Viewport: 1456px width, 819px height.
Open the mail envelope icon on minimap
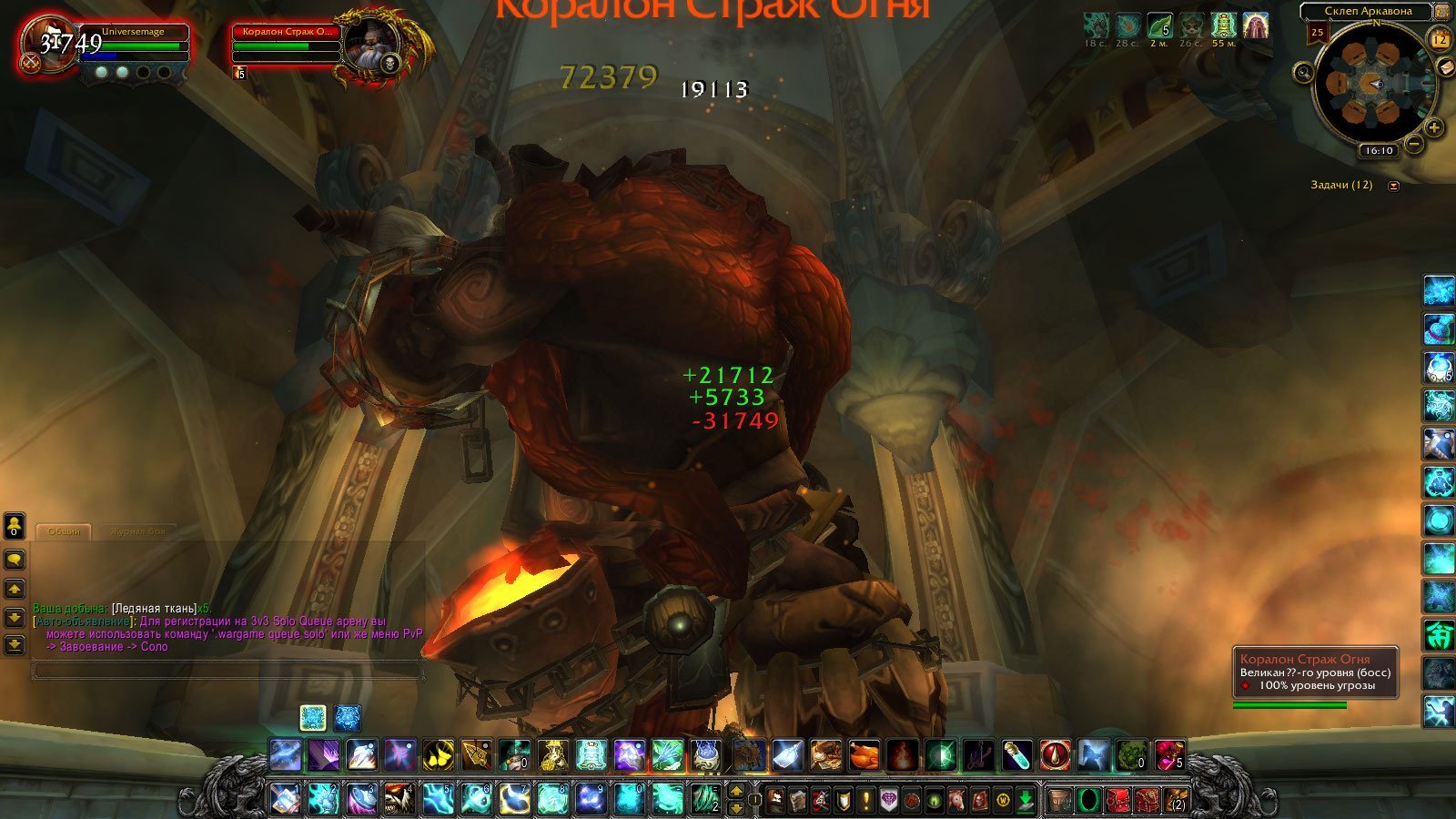[x=1445, y=67]
